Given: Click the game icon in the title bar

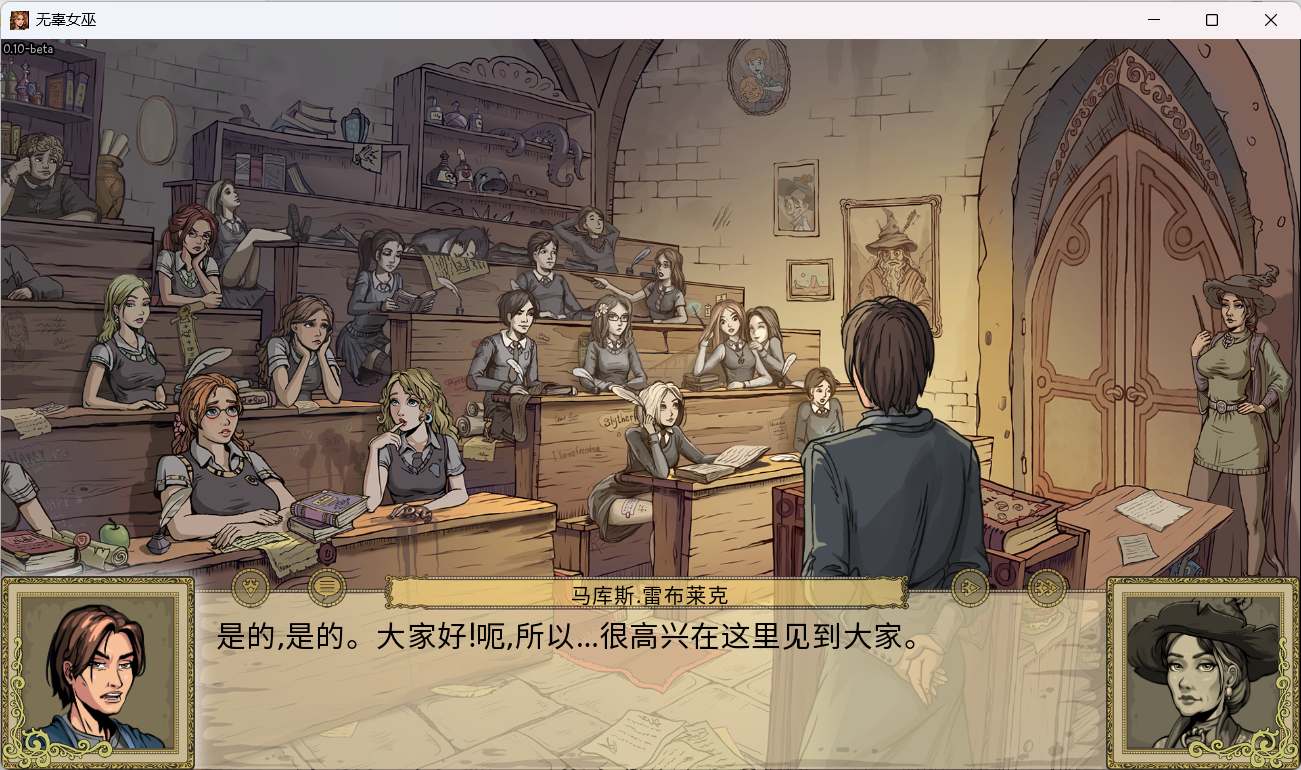Looking at the screenshot, I should click(18, 19).
